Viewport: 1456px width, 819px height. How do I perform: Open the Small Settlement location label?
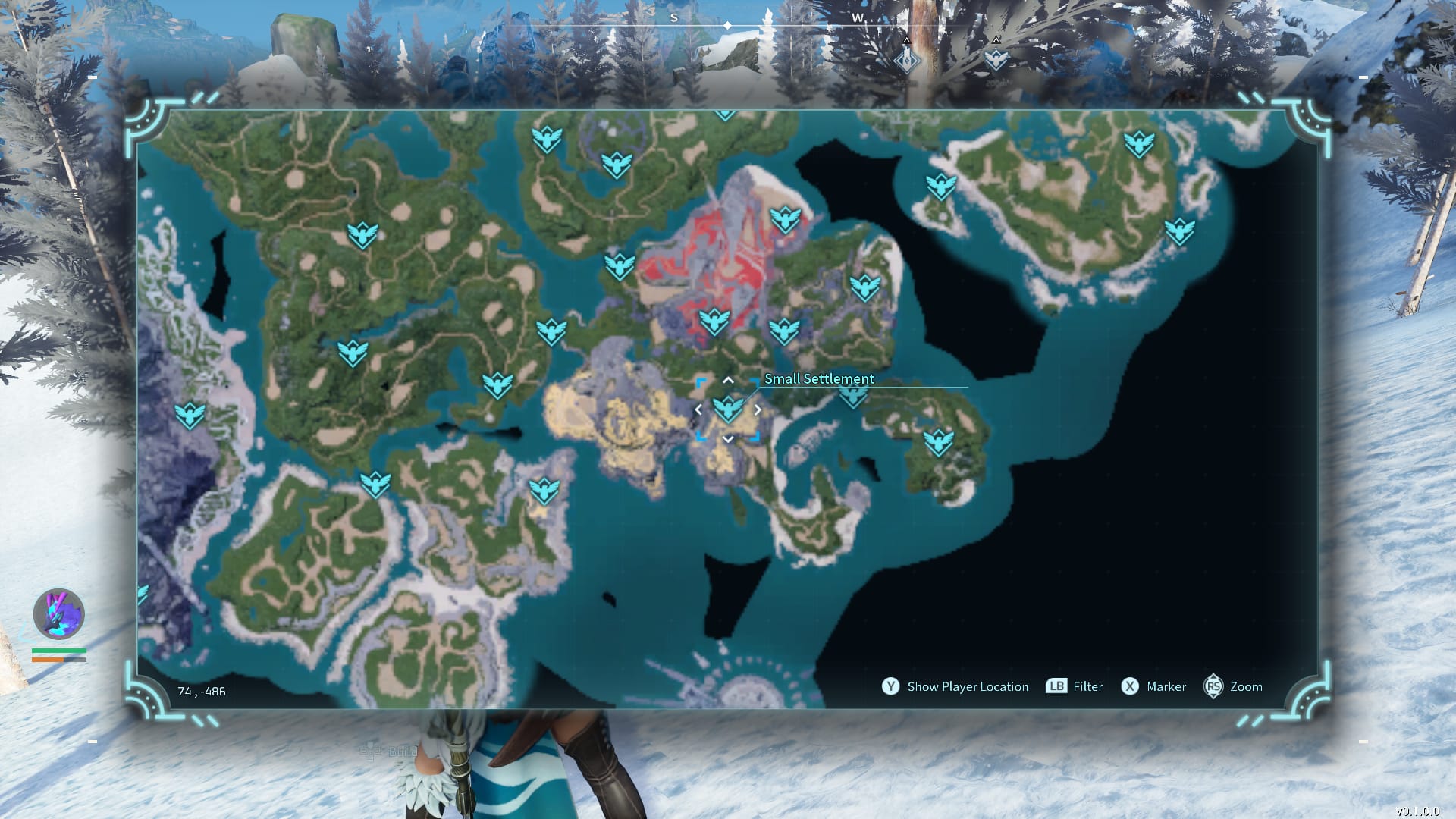pos(819,378)
